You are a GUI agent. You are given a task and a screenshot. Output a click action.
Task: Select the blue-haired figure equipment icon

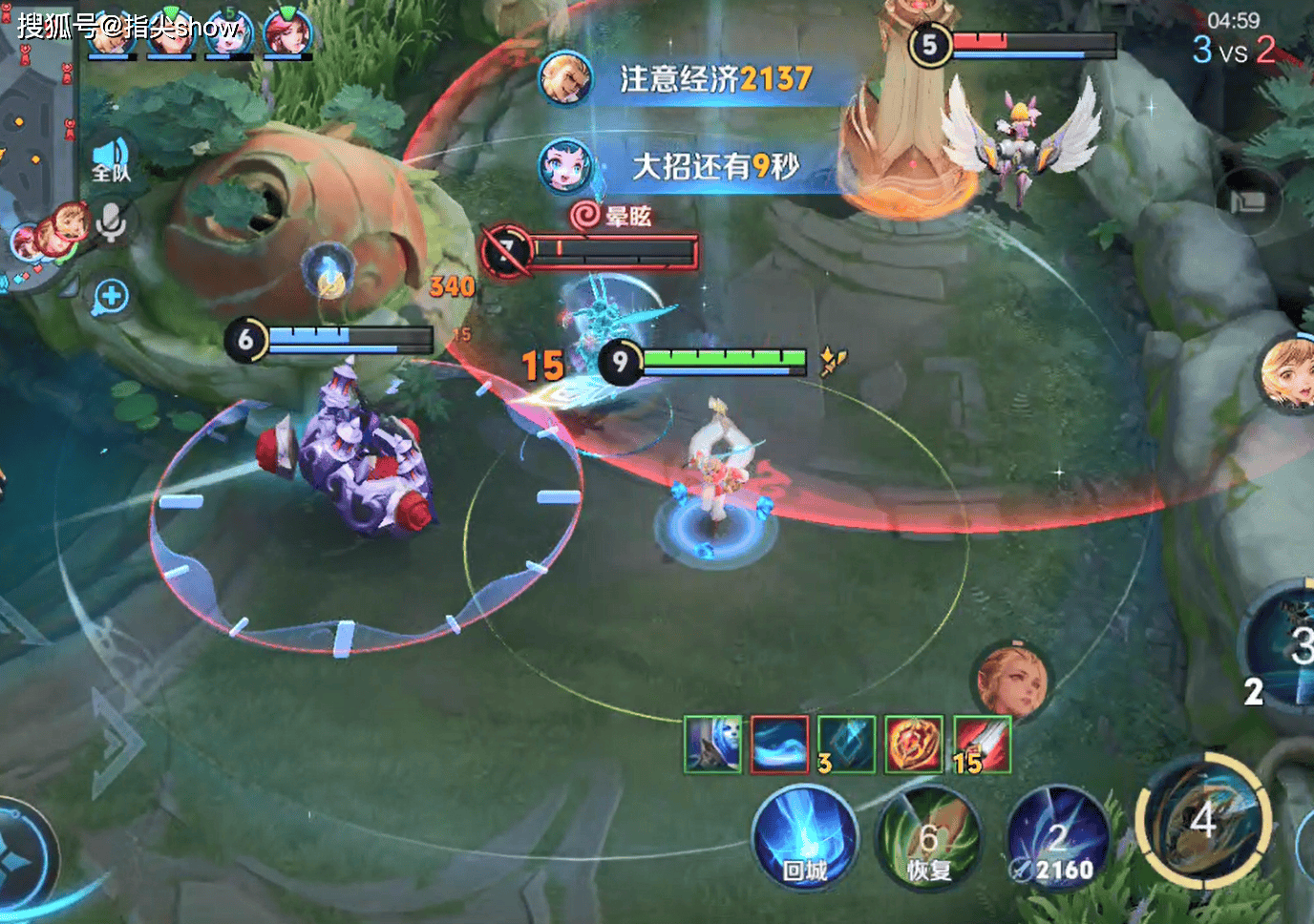(713, 745)
